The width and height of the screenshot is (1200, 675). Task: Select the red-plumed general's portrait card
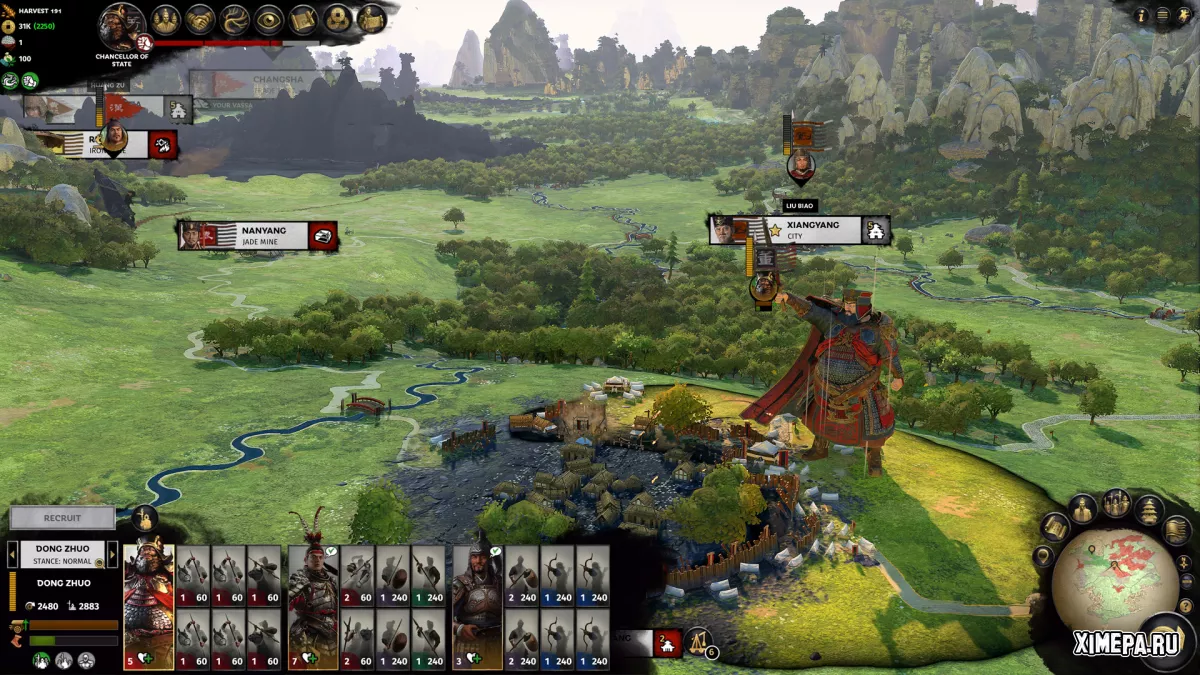pos(313,605)
